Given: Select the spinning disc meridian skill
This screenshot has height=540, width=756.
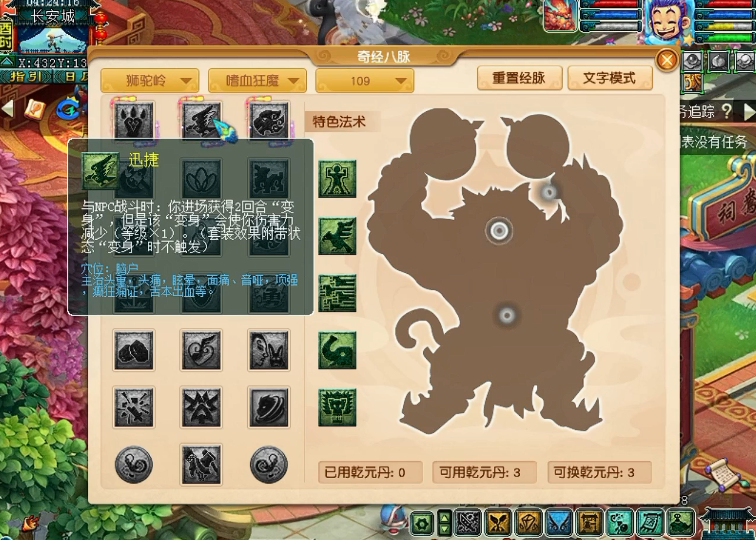Looking at the screenshot, I should point(268,406).
